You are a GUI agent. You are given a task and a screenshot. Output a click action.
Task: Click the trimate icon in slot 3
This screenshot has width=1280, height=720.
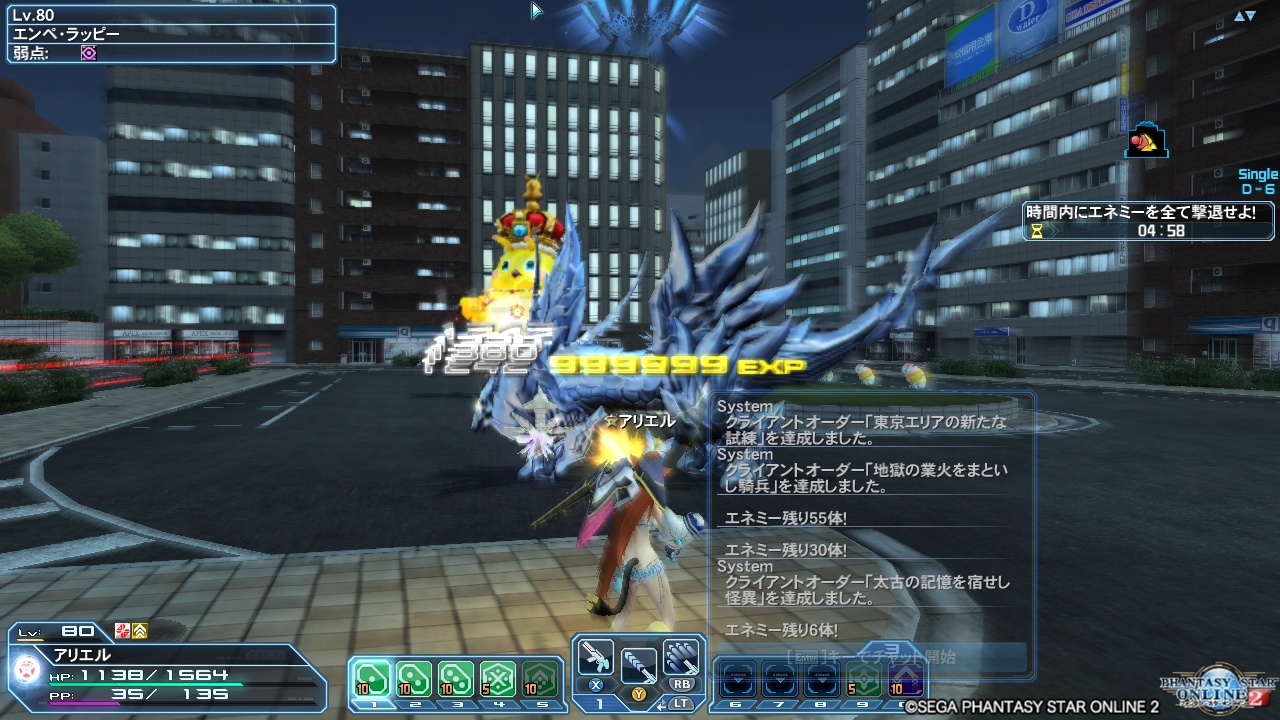pyautogui.click(x=456, y=676)
